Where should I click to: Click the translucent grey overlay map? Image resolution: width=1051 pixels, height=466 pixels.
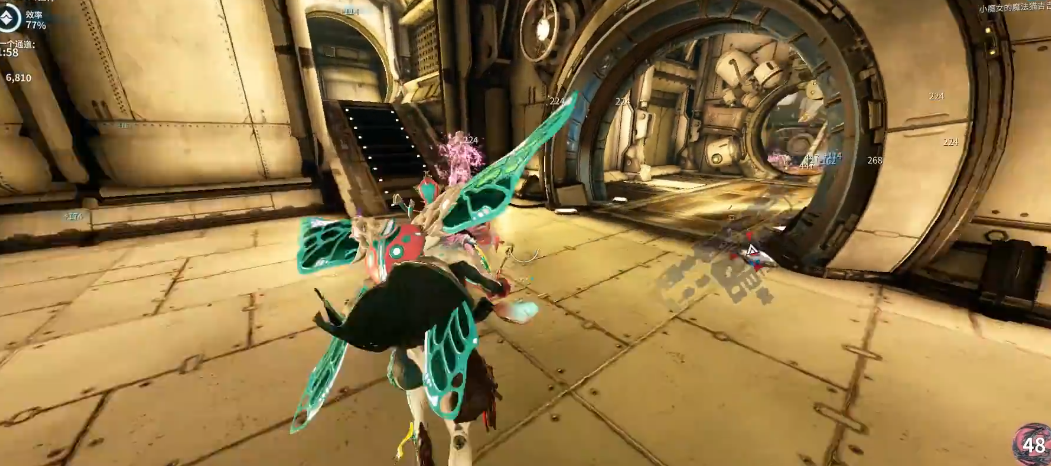722,272
